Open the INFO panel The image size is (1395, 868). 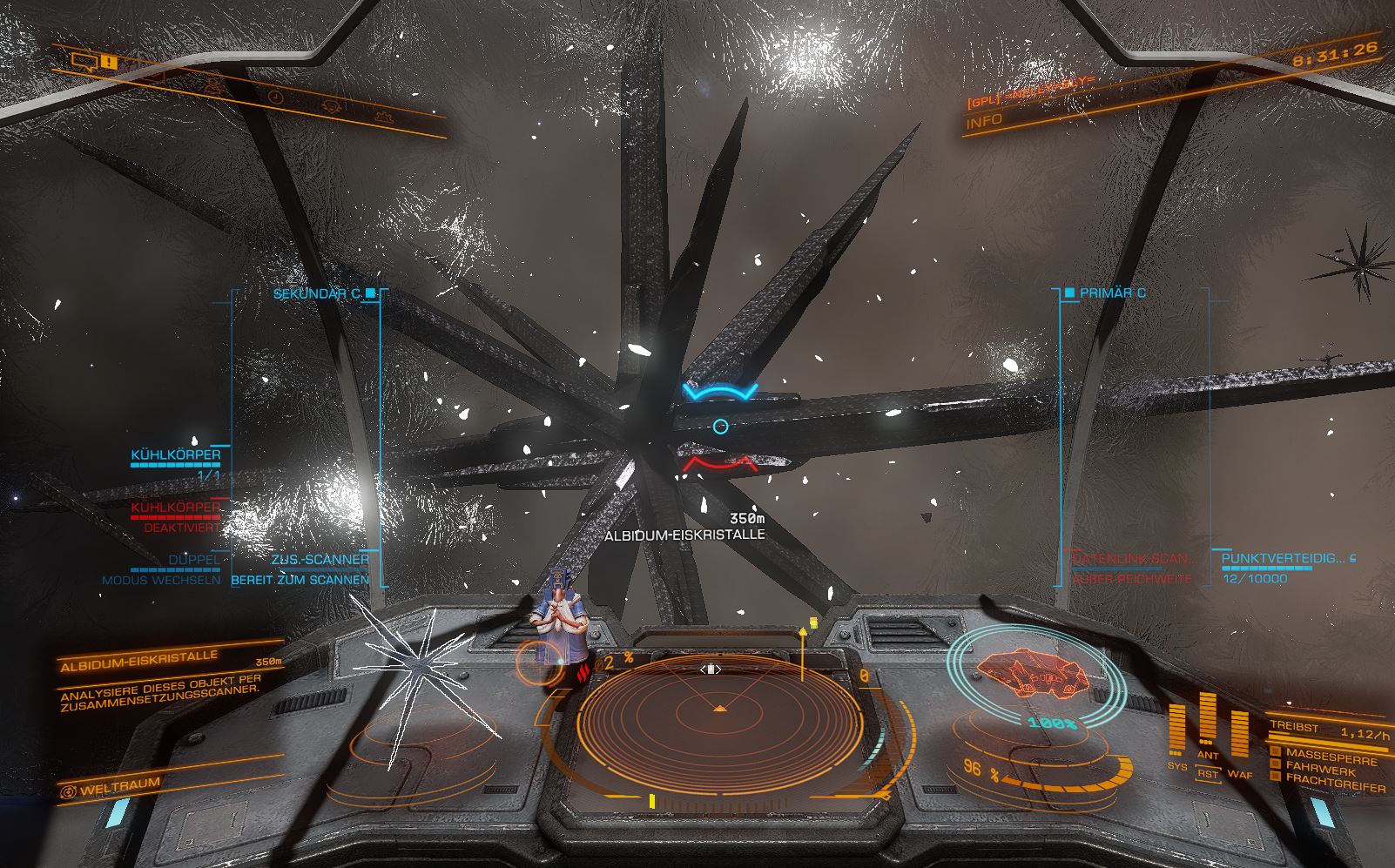[x=984, y=121]
